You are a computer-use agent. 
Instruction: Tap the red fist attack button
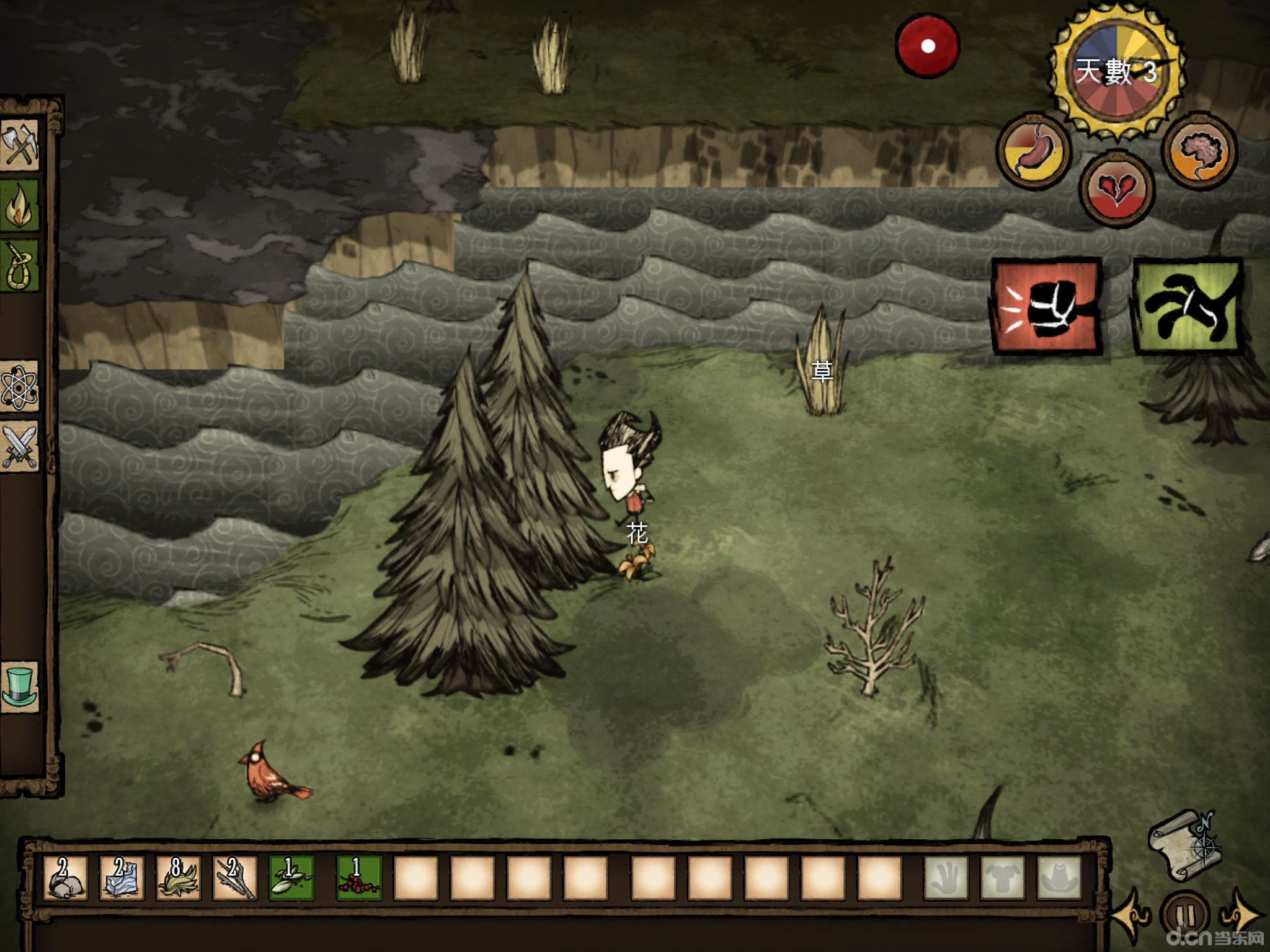(x=1047, y=307)
